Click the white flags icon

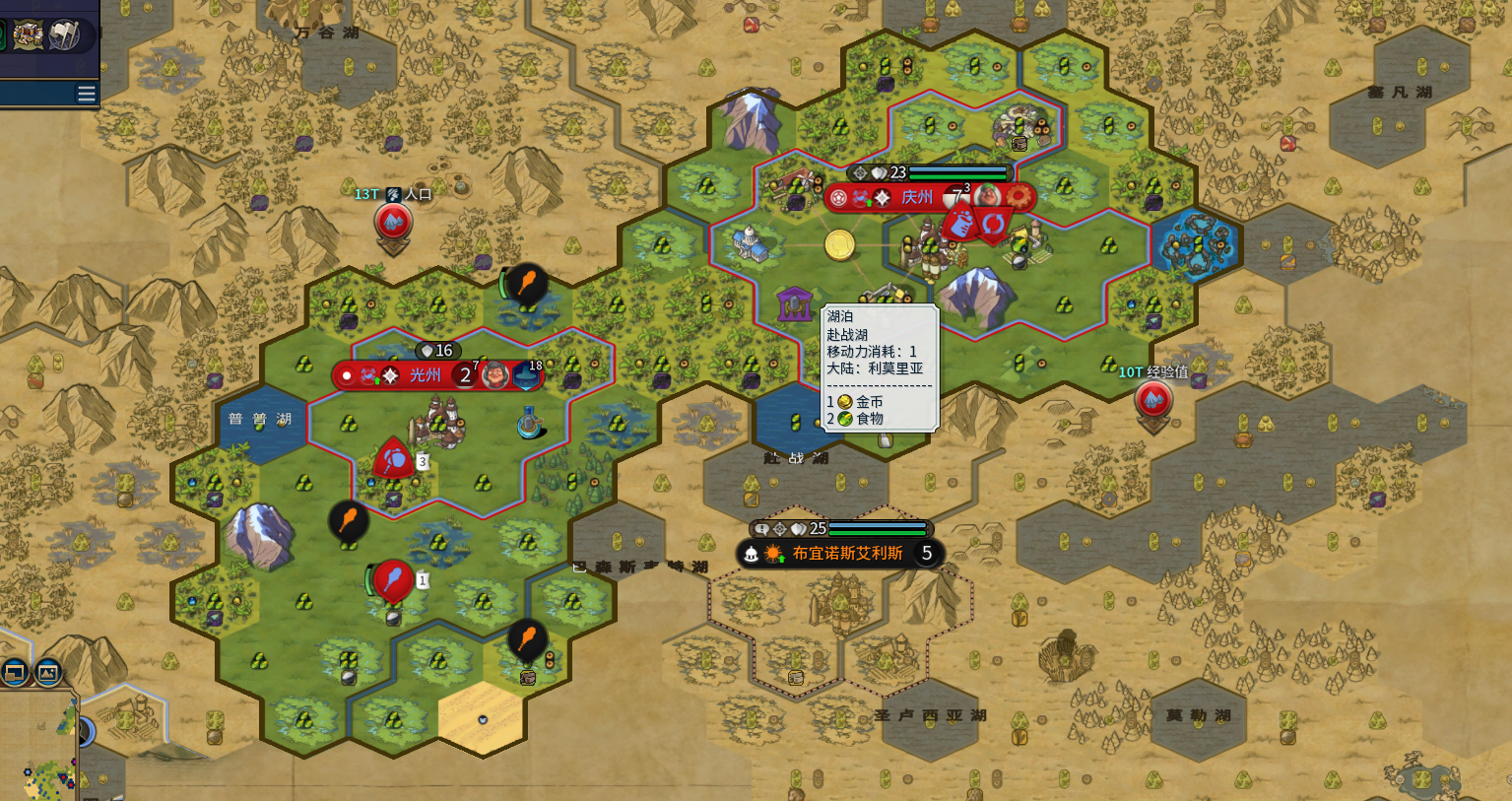coord(65,35)
